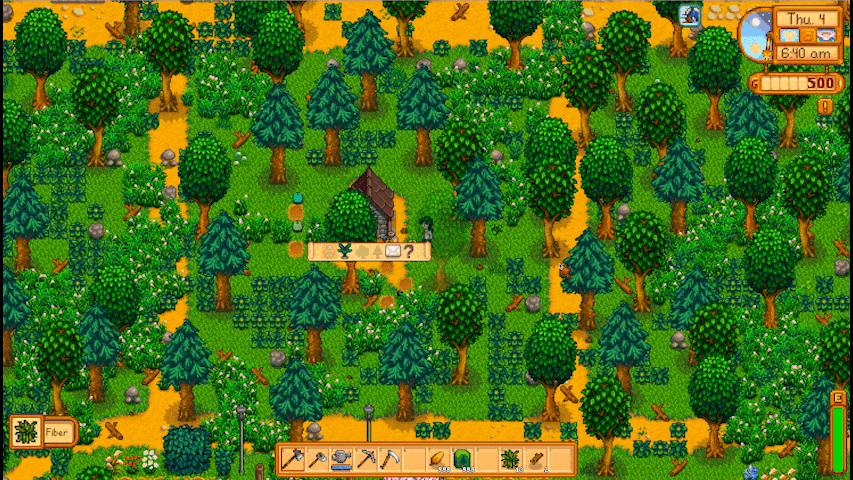The height and width of the screenshot is (480, 853).
Task: Select the wood item slot
Action: (x=535, y=459)
